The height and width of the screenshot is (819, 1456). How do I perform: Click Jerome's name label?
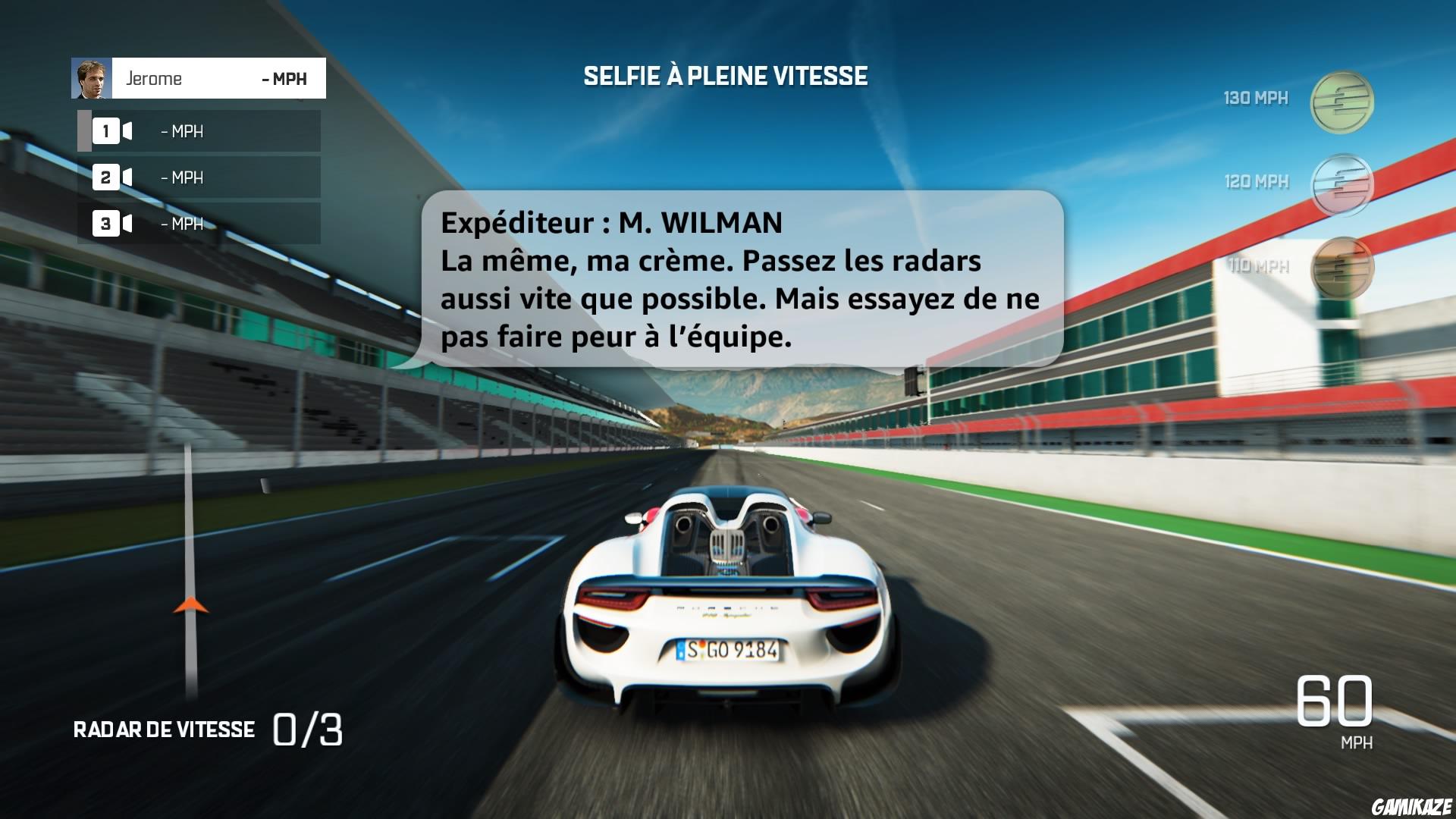pos(155,78)
